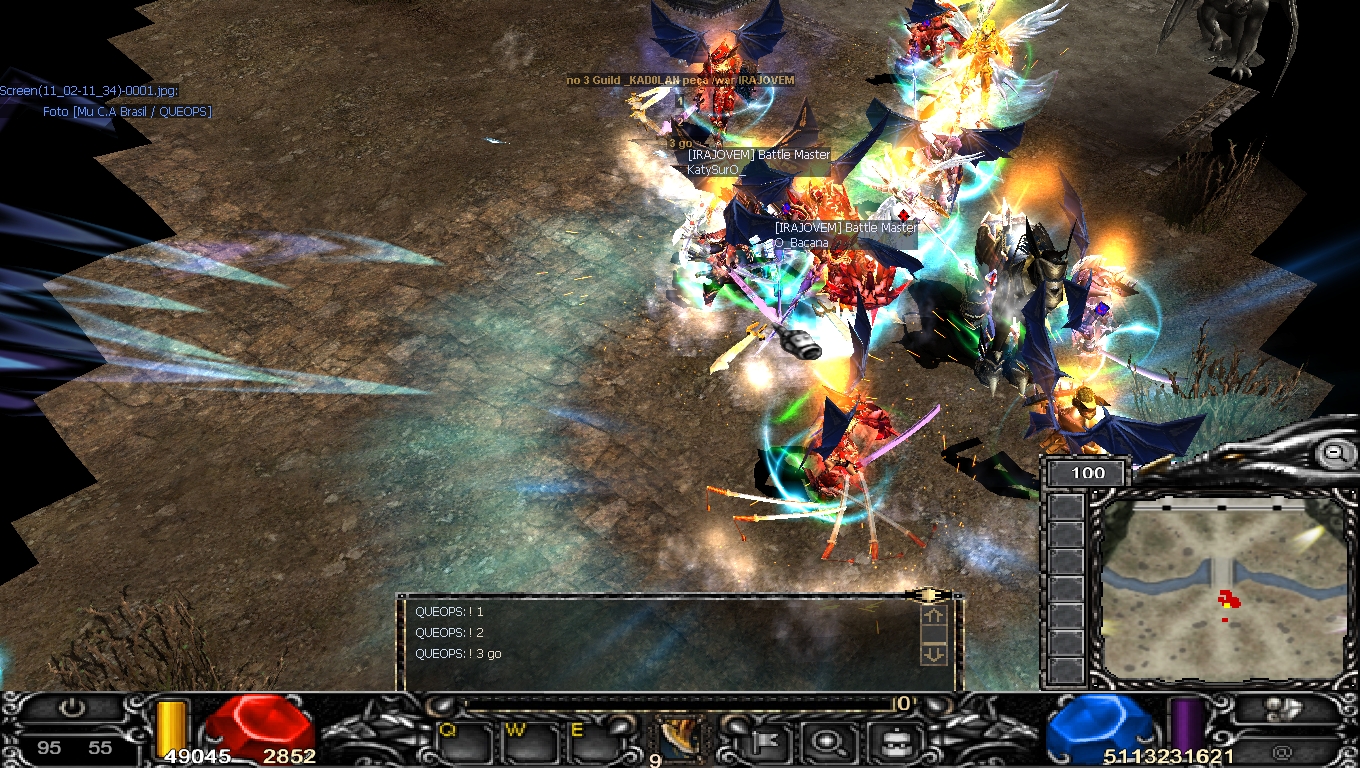Click the @ button in the corner
This screenshot has width=1360, height=768.
(x=1283, y=749)
